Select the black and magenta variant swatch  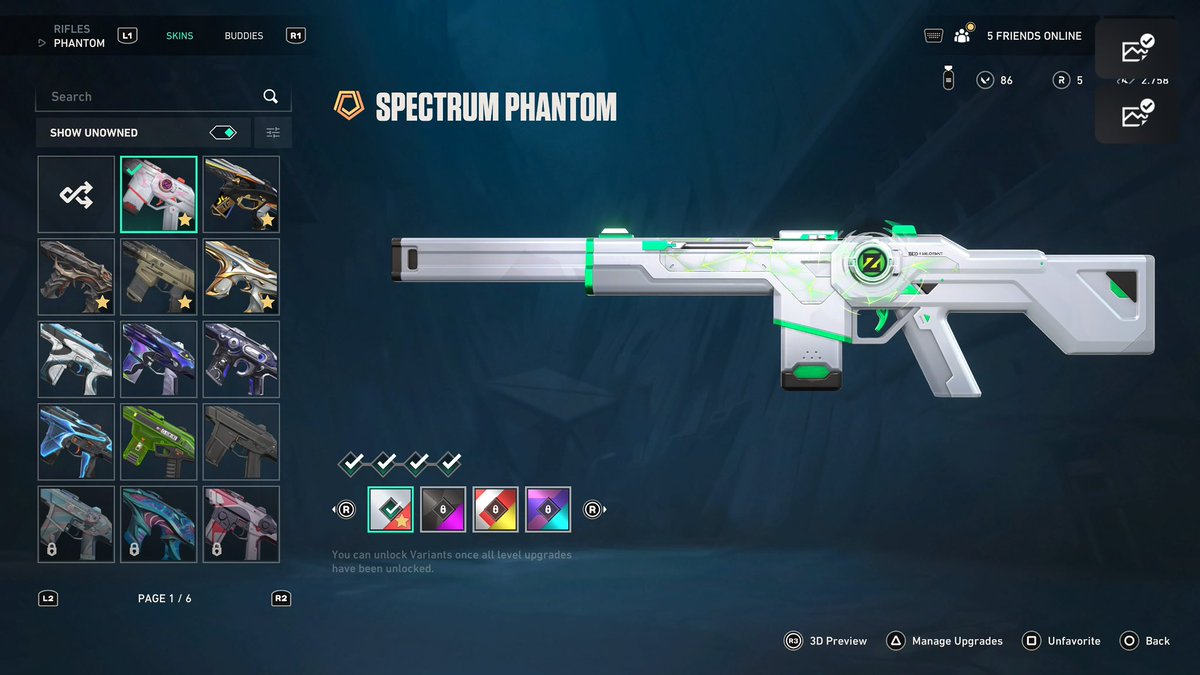(443, 509)
